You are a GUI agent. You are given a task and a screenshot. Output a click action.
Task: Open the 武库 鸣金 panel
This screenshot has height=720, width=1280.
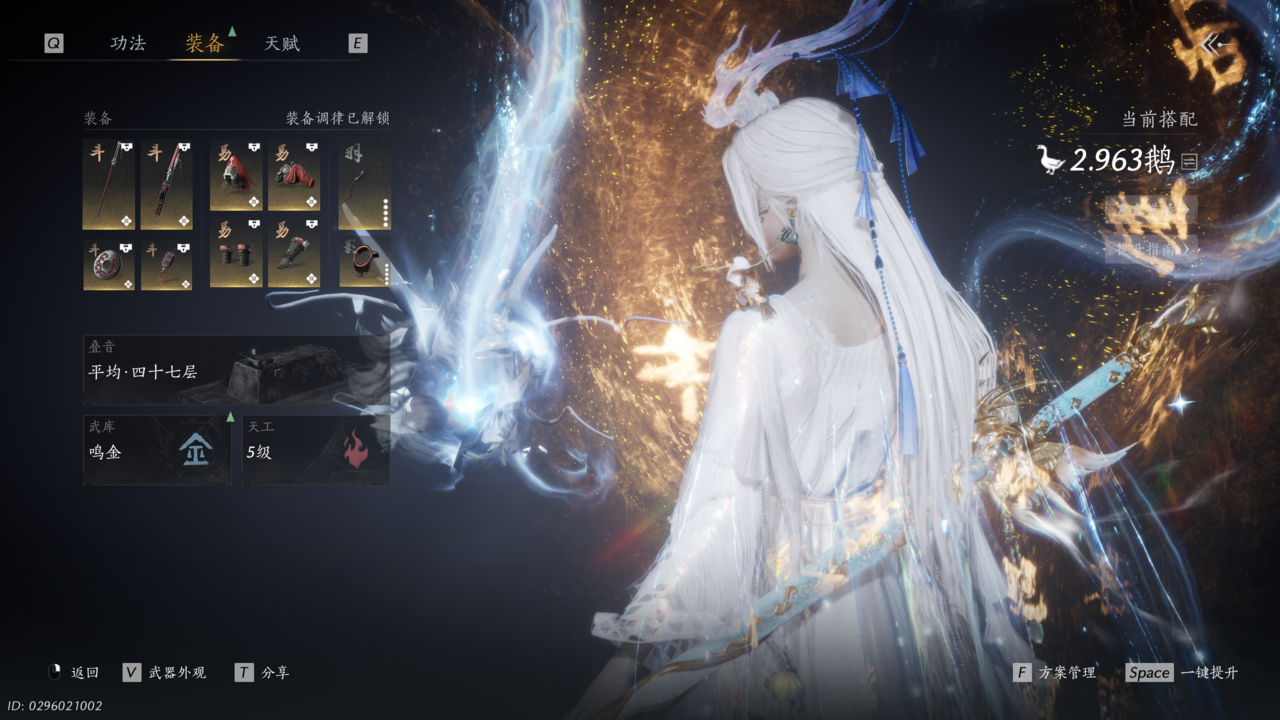tap(157, 451)
